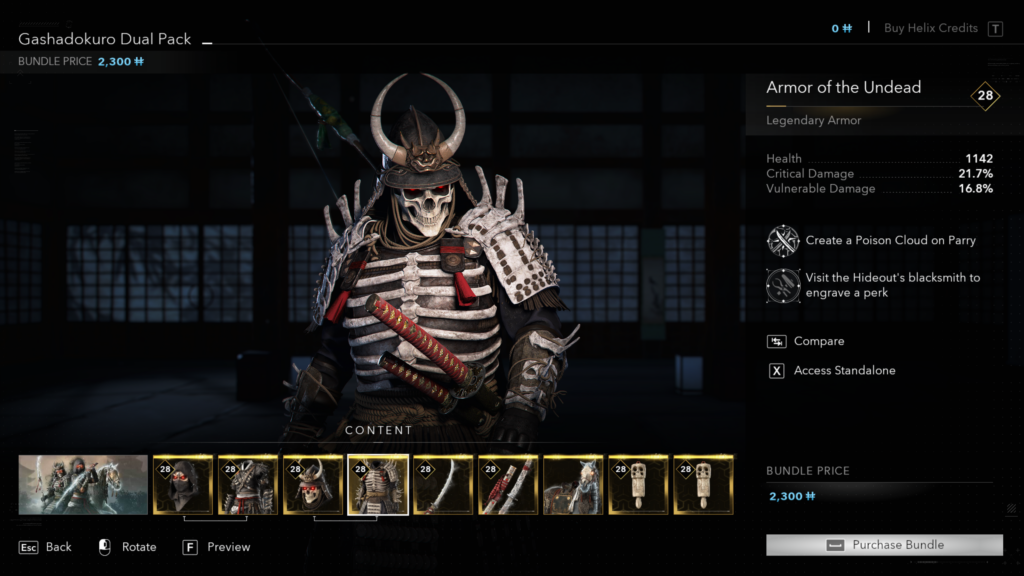Open Buy Helix Credits
The image size is (1024, 576).
click(931, 28)
